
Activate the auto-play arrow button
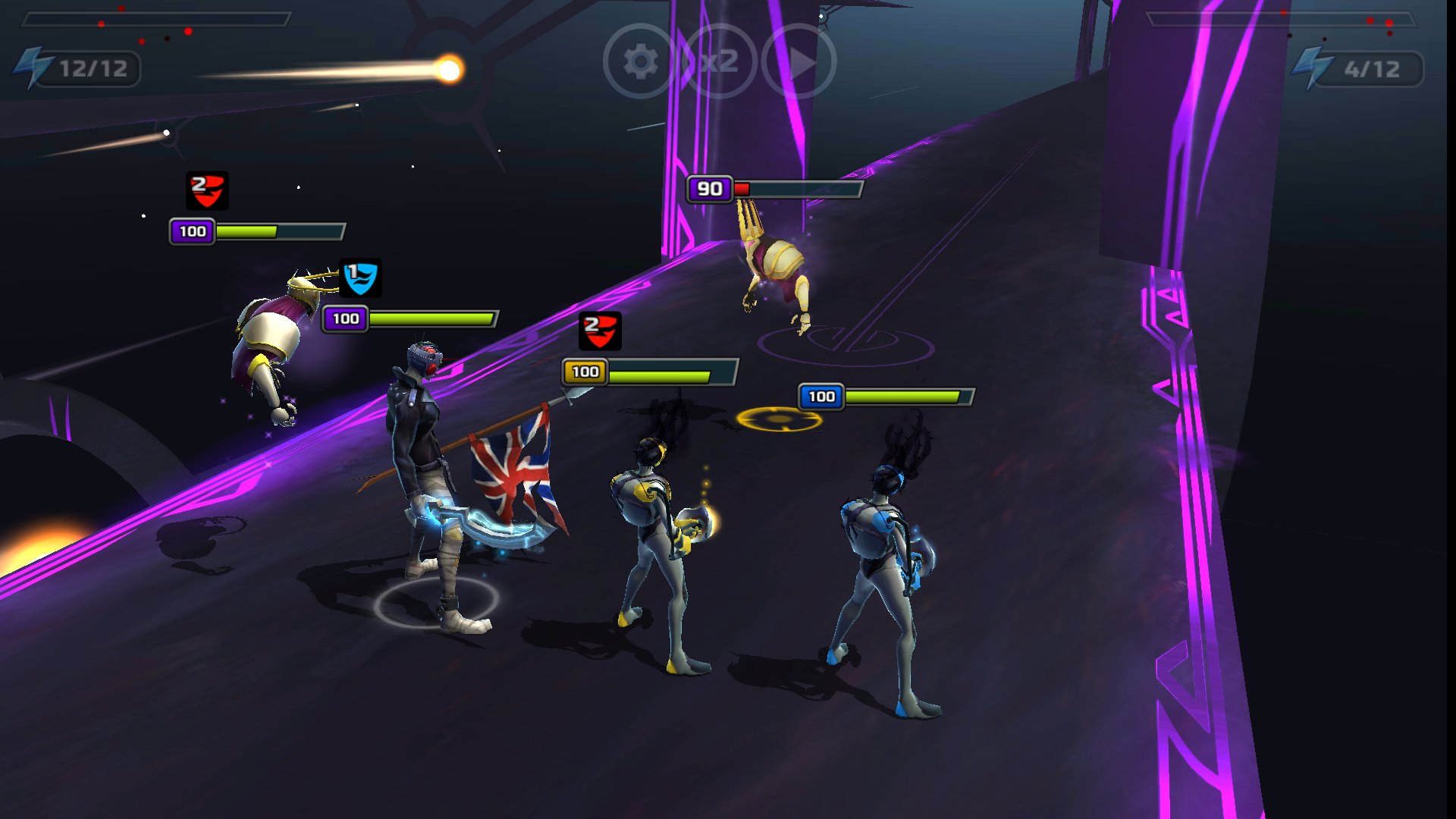click(799, 61)
